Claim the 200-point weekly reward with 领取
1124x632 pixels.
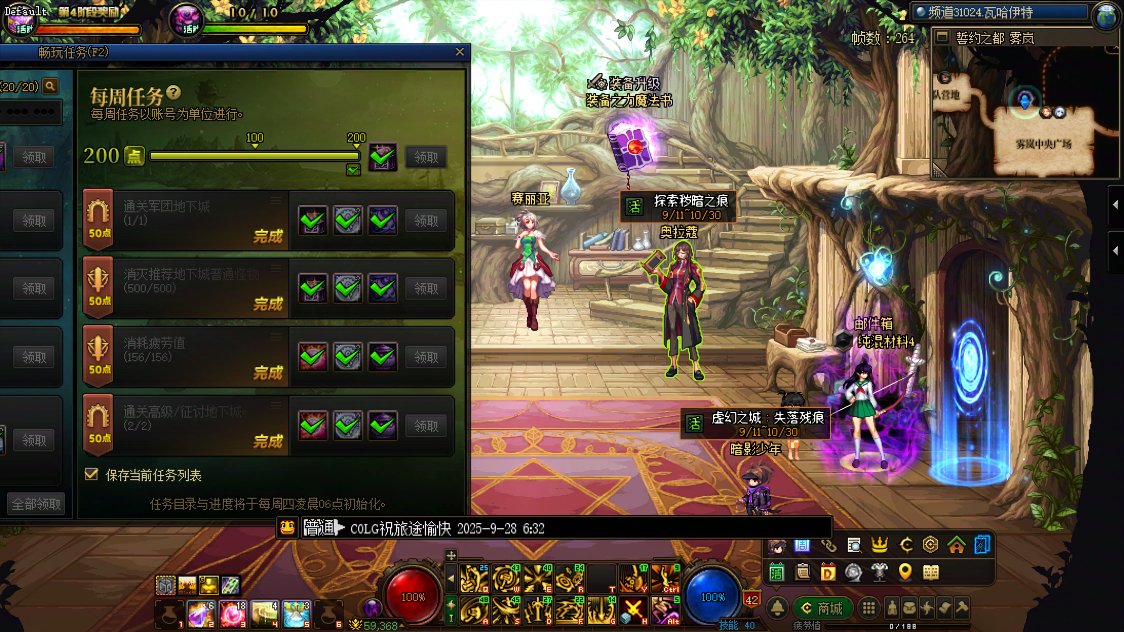427,157
